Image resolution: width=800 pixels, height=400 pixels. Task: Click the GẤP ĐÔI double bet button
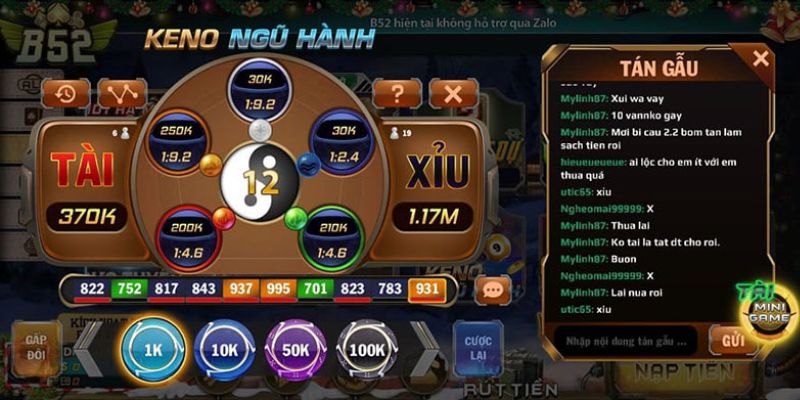point(36,347)
